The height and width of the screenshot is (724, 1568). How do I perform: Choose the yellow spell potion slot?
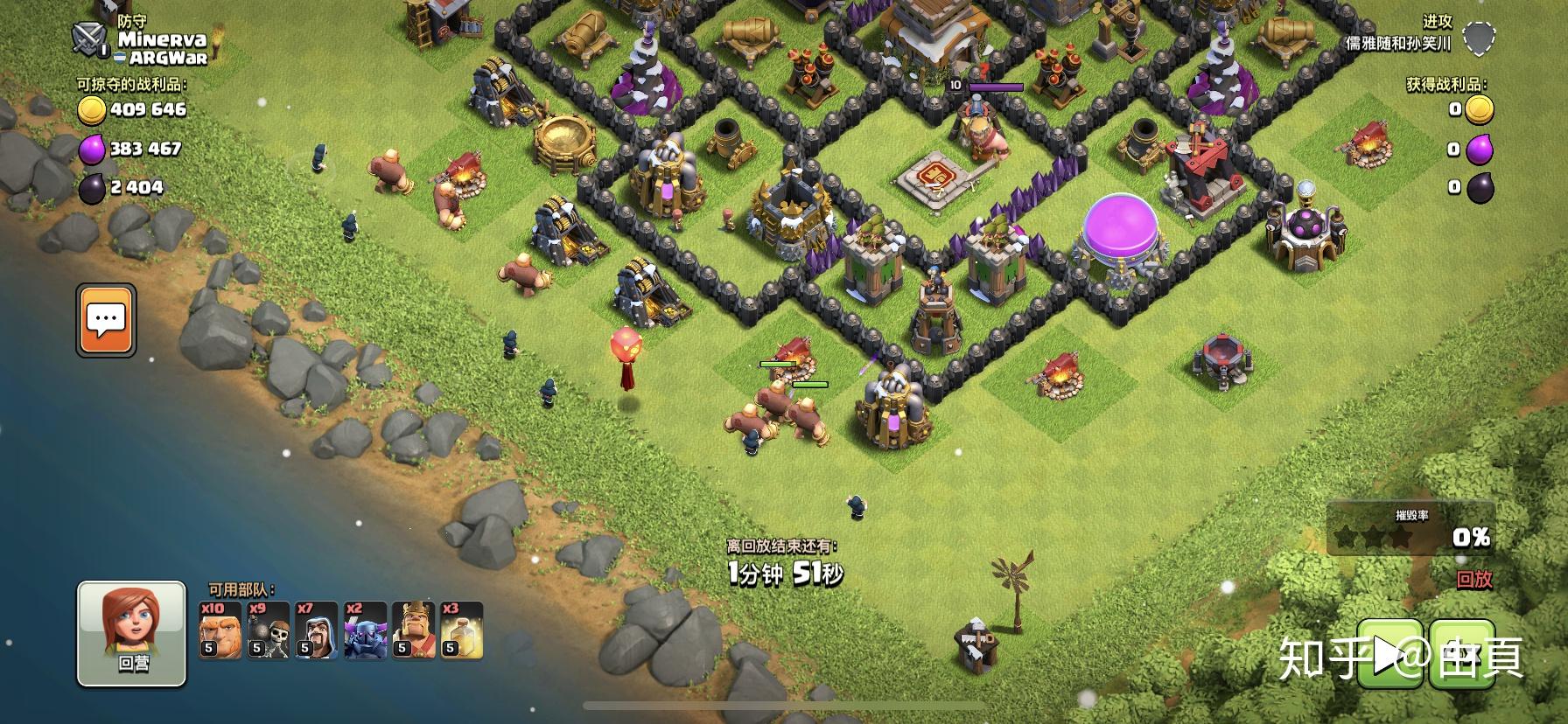461,630
